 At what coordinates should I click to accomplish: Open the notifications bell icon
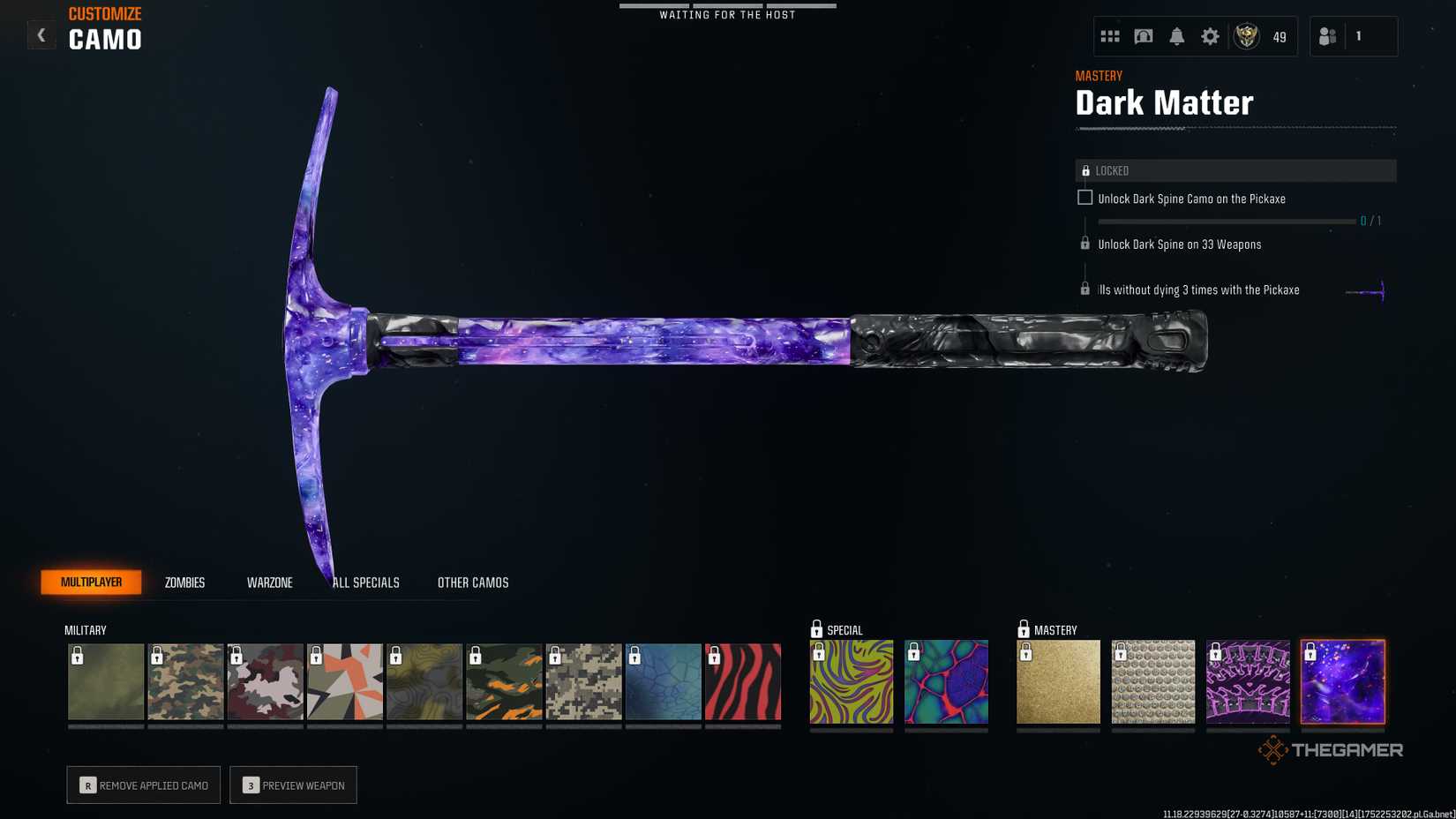coord(1176,36)
